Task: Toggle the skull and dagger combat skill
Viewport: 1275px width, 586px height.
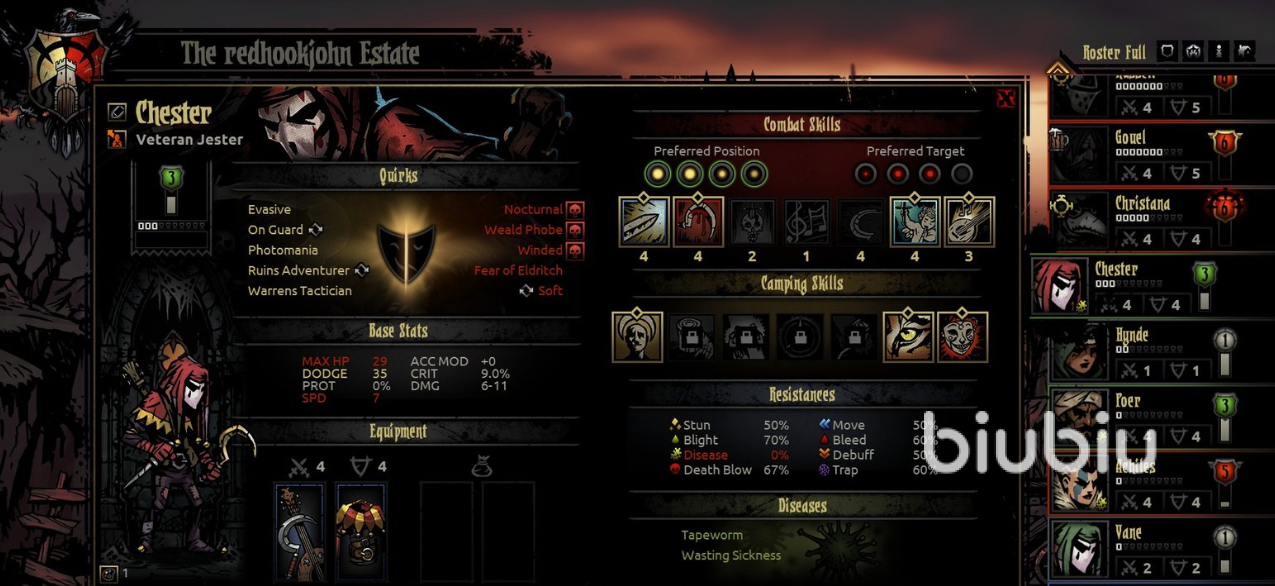Action: point(753,221)
